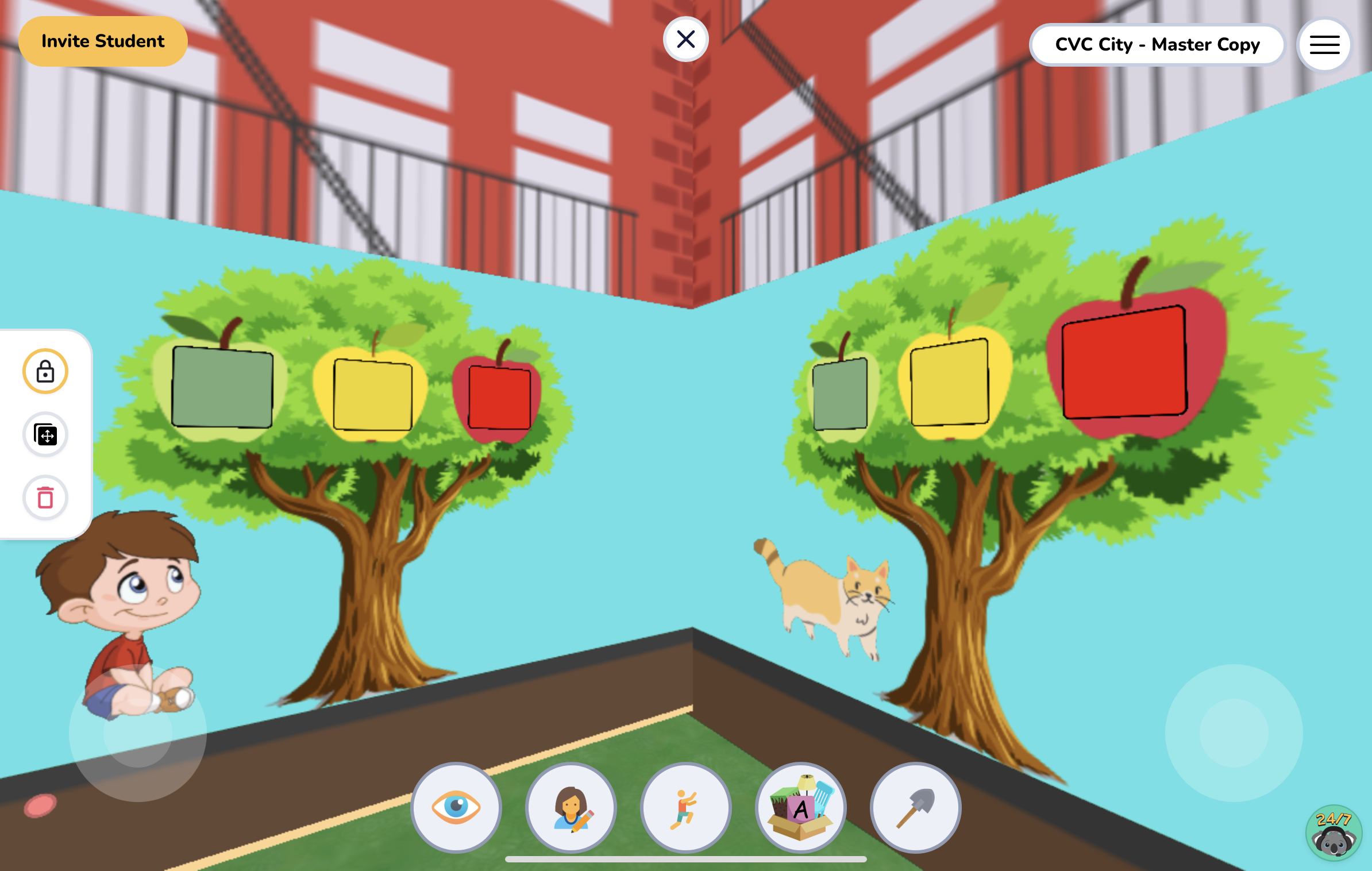Toggle the lock tool in the side panel
The height and width of the screenshot is (871, 1372).
pos(45,371)
